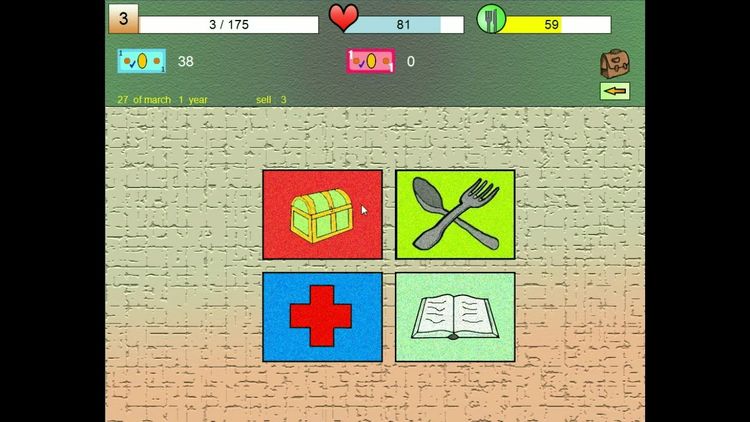Choose the red cross health tile

pos(322,317)
